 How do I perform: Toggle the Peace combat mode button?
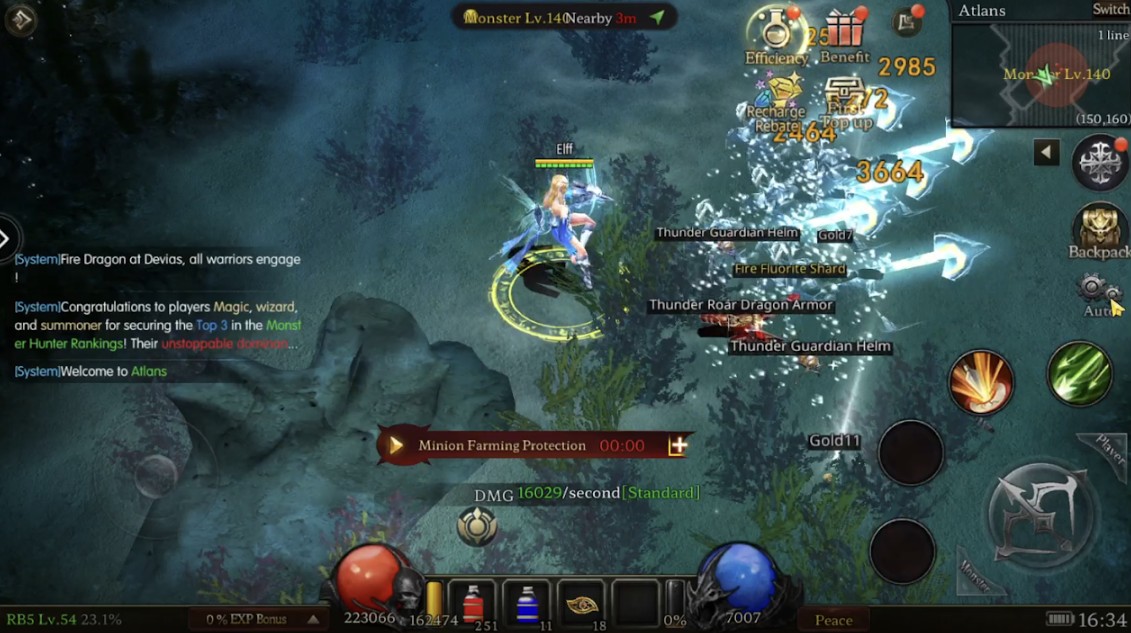point(833,620)
